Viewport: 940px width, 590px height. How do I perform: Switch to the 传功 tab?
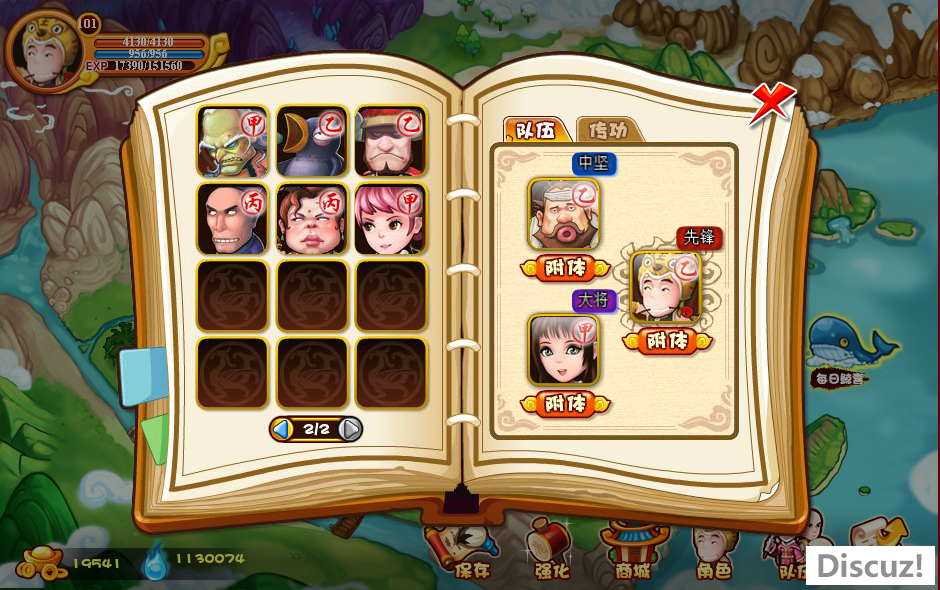point(608,130)
